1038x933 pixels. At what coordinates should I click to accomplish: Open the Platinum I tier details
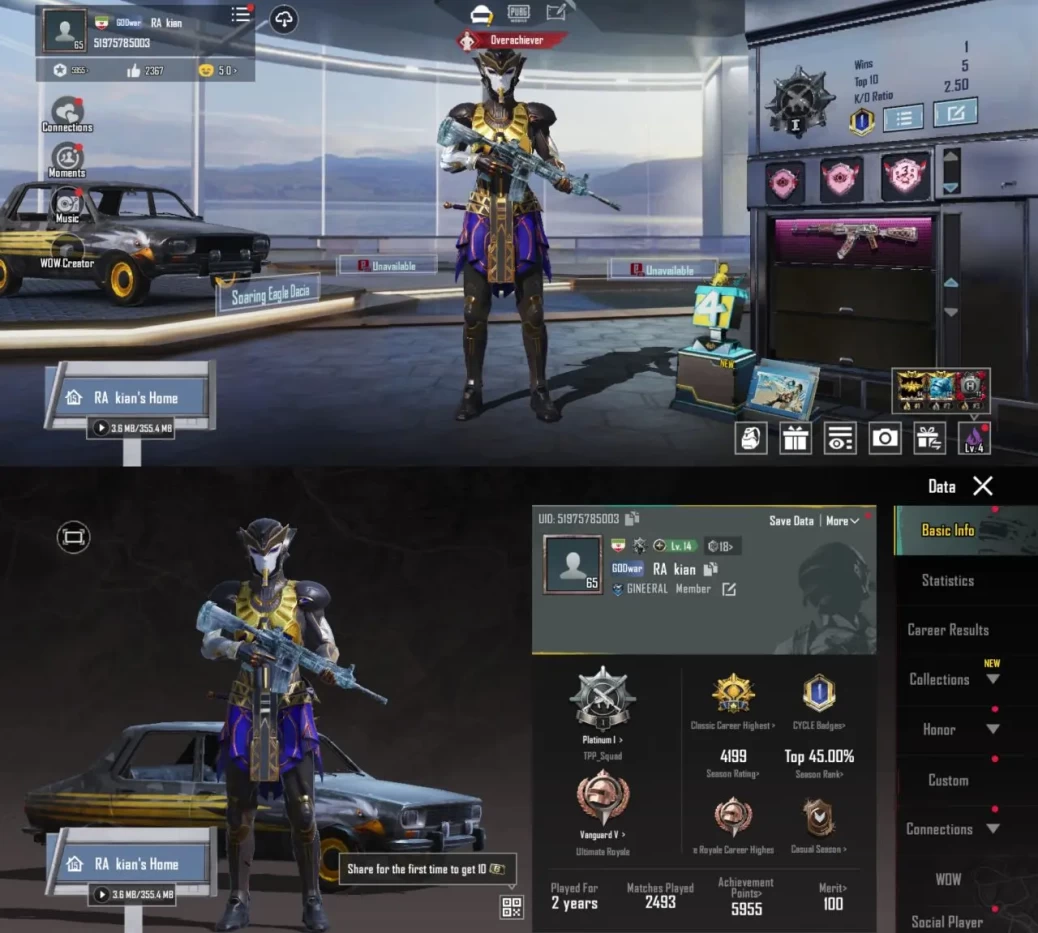tap(602, 740)
